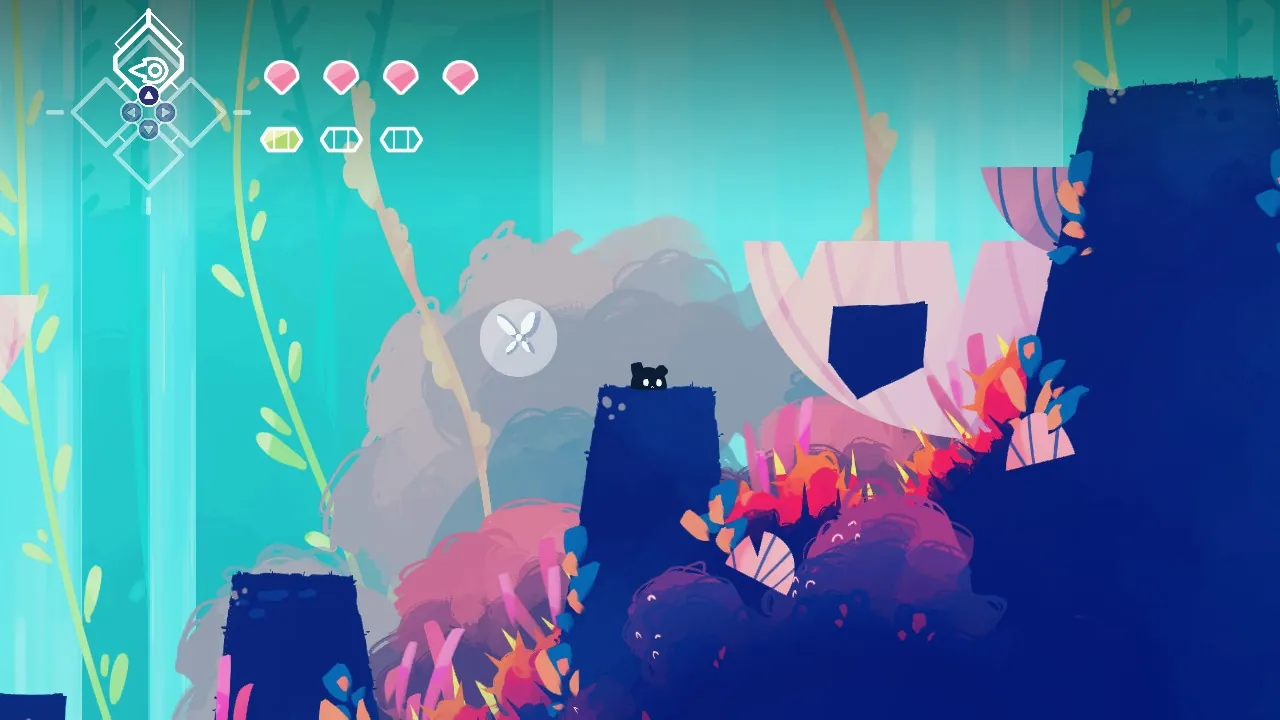Click the fourth pink health petal
Image resolution: width=1280 pixels, height=720 pixels.
click(460, 78)
